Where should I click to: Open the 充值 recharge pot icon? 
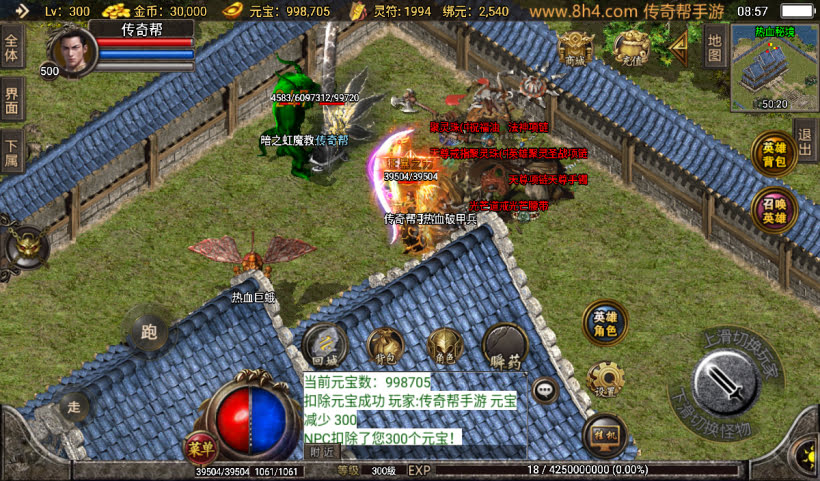631,46
